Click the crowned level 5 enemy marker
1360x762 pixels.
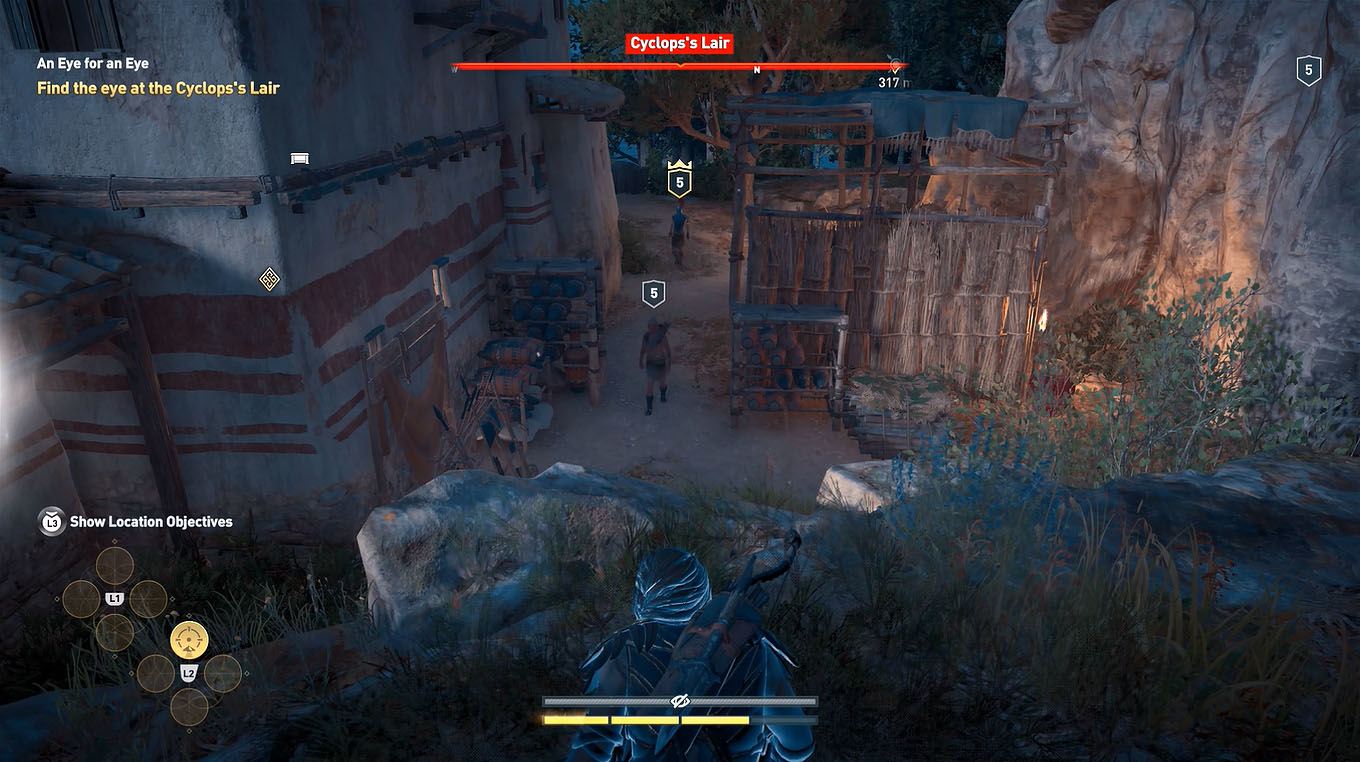679,180
